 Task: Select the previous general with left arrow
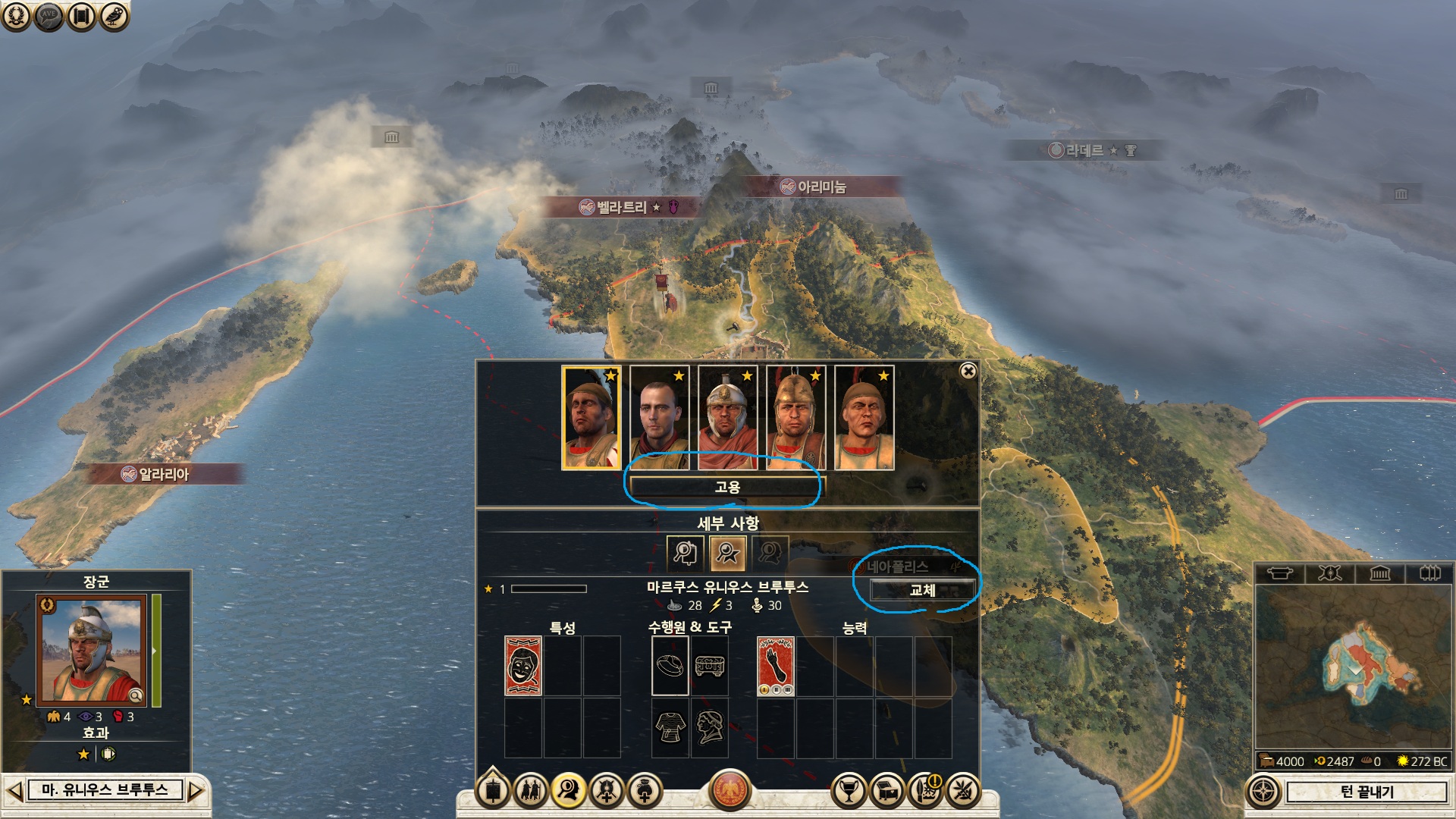coord(14,791)
